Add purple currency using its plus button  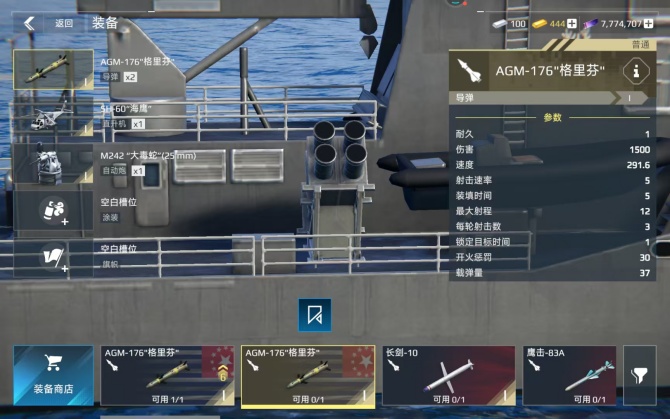pyautogui.click(x=662, y=23)
